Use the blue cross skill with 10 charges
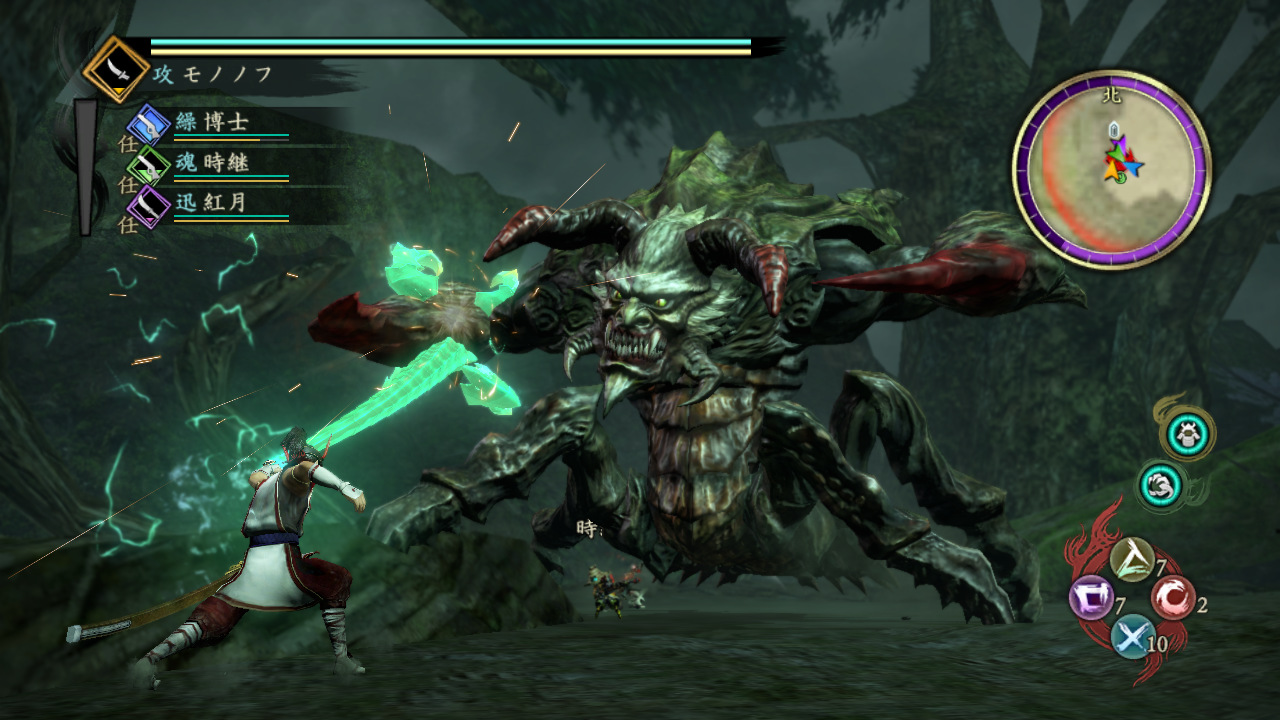Screen dimensions: 1280x720 point(1131,636)
